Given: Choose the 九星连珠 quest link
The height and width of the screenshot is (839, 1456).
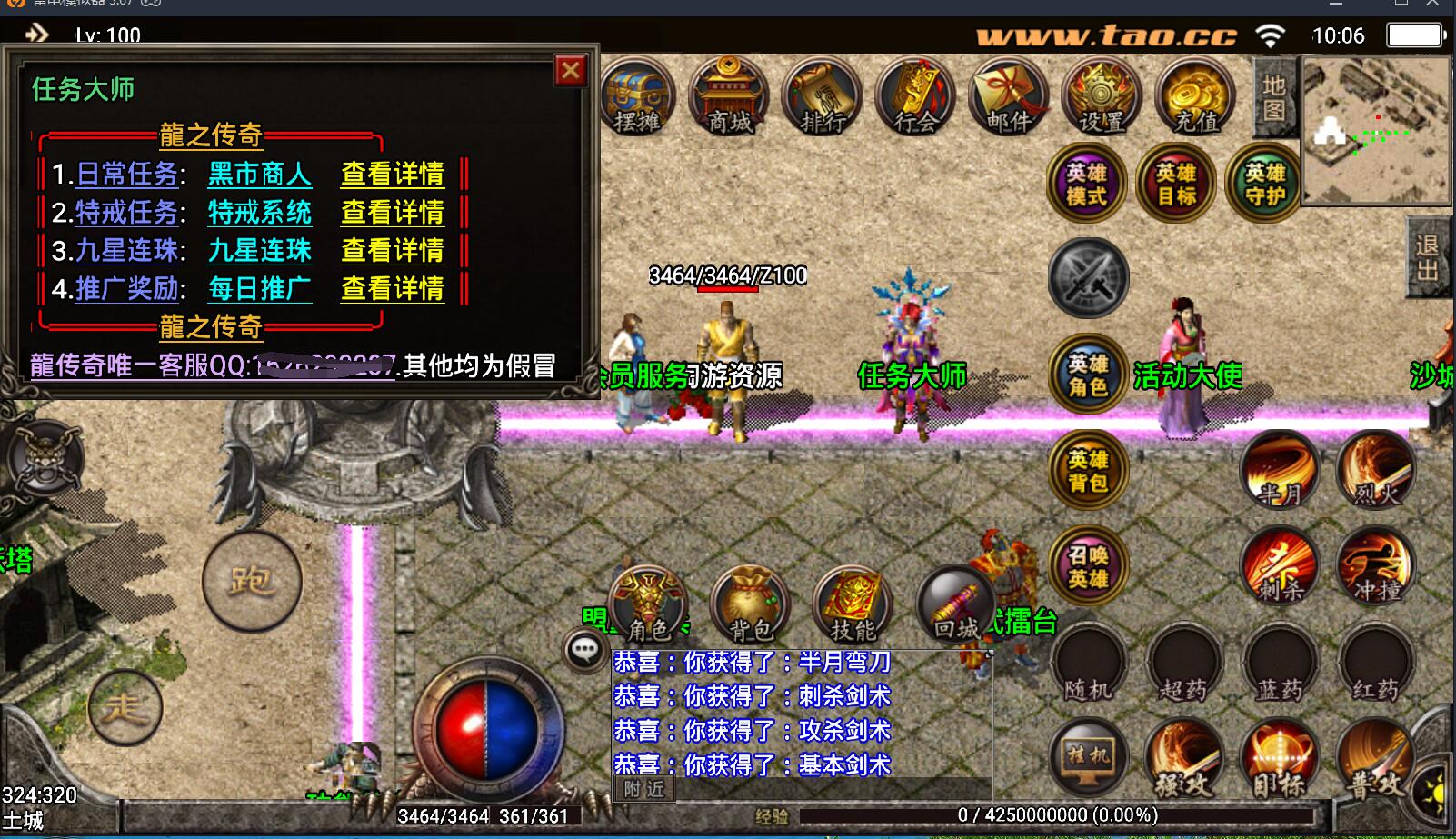Looking at the screenshot, I should pos(259,250).
